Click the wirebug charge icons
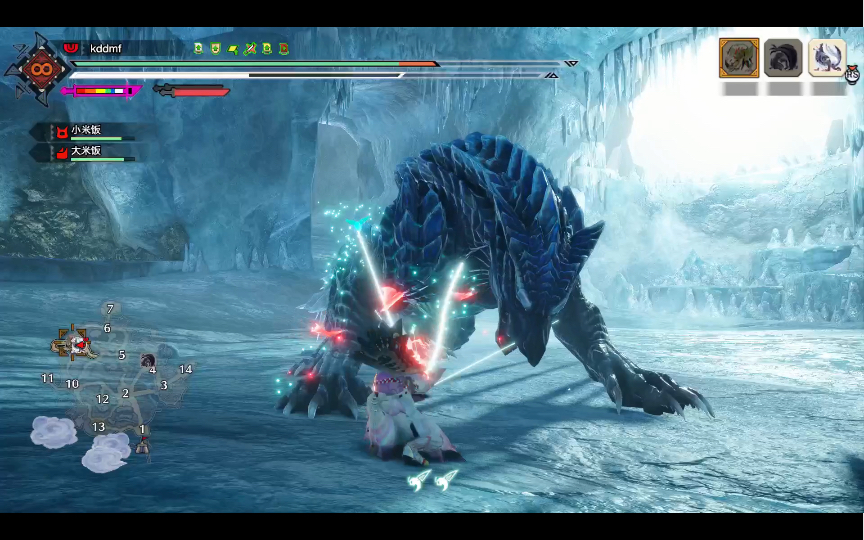The height and width of the screenshot is (540, 864). 433,480
